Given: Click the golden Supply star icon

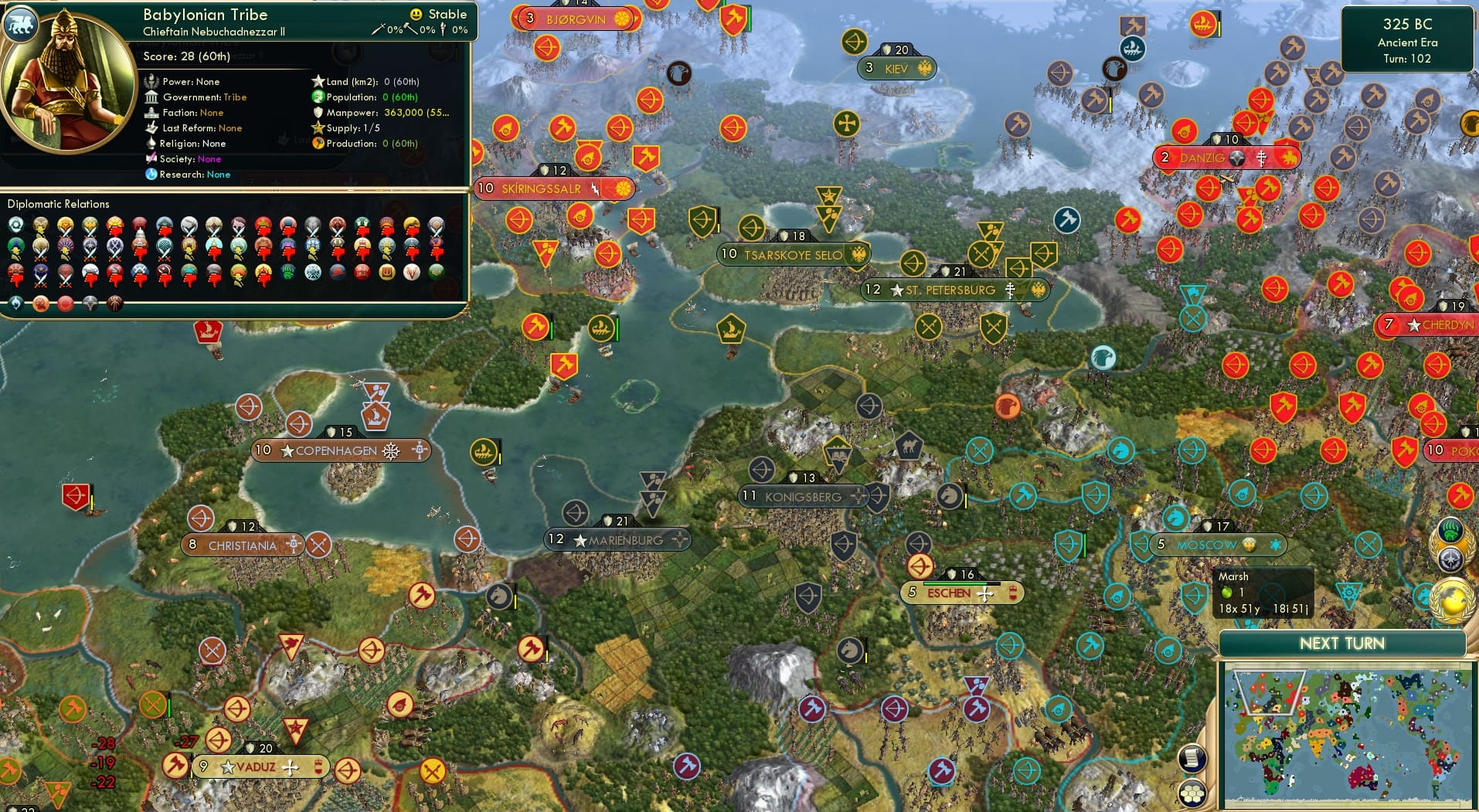Looking at the screenshot, I should click(x=318, y=129).
